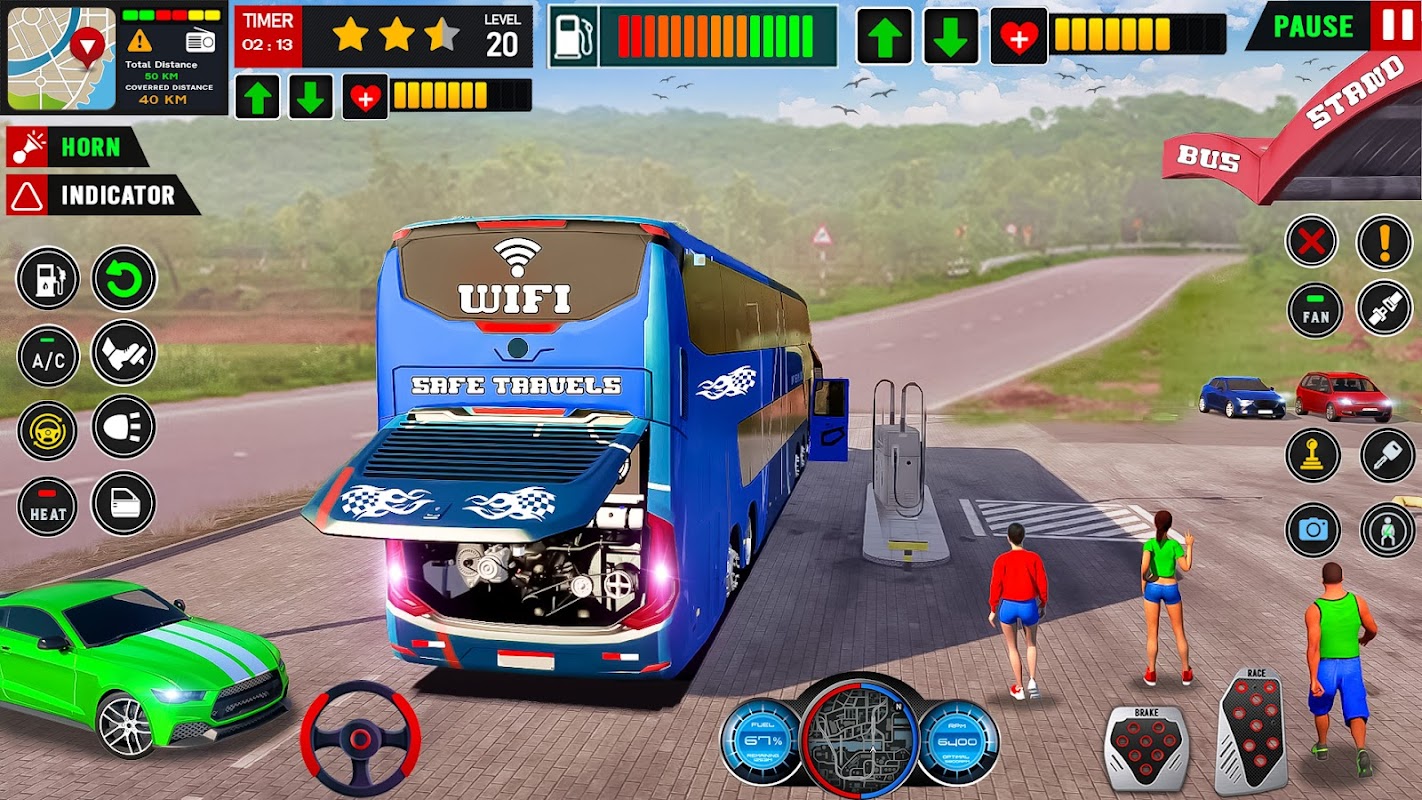Image resolution: width=1422 pixels, height=800 pixels.
Task: Tap the fuel pump round icon
Action: coord(48,278)
